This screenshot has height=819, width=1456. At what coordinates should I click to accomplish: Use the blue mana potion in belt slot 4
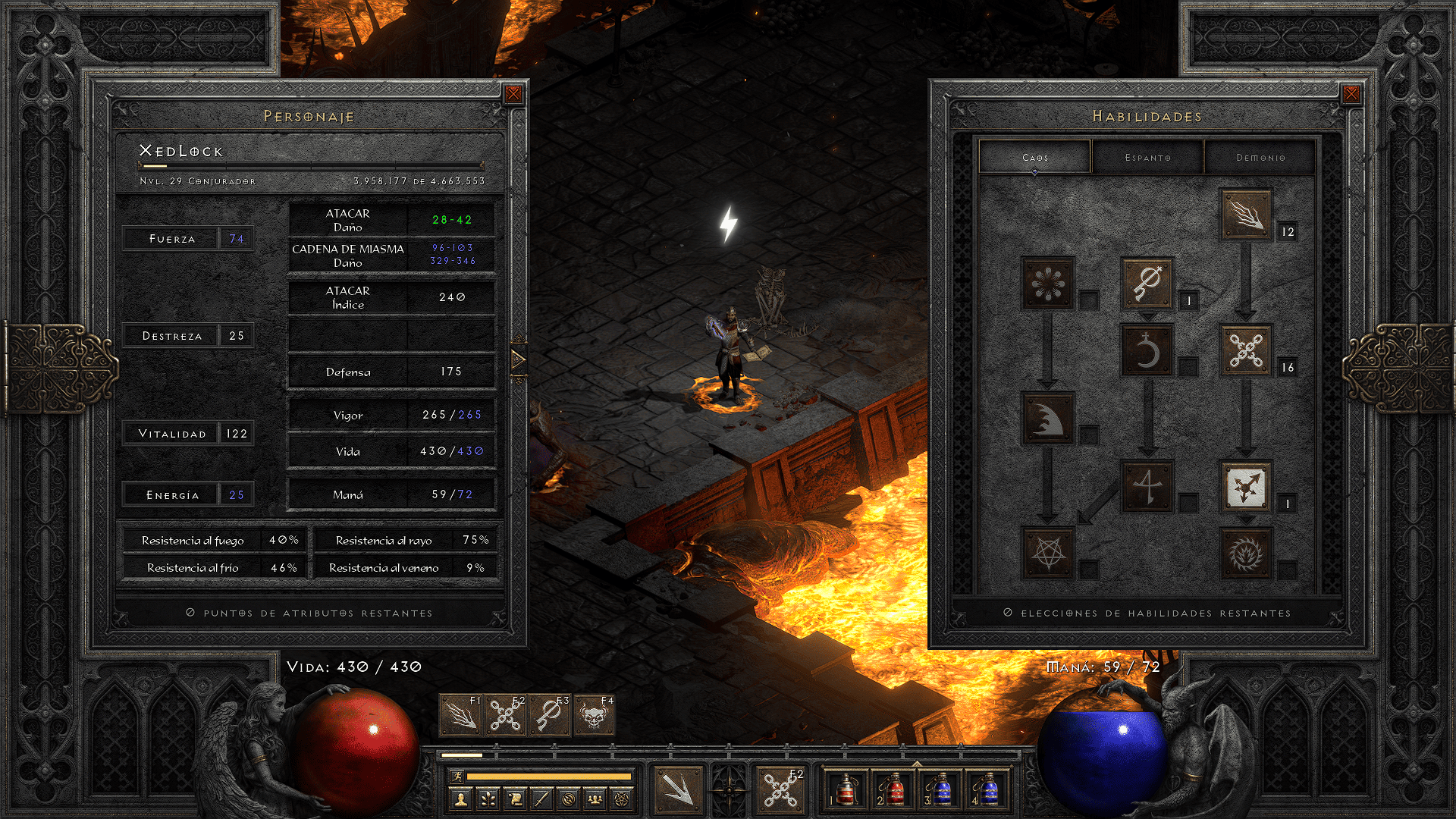[x=987, y=789]
